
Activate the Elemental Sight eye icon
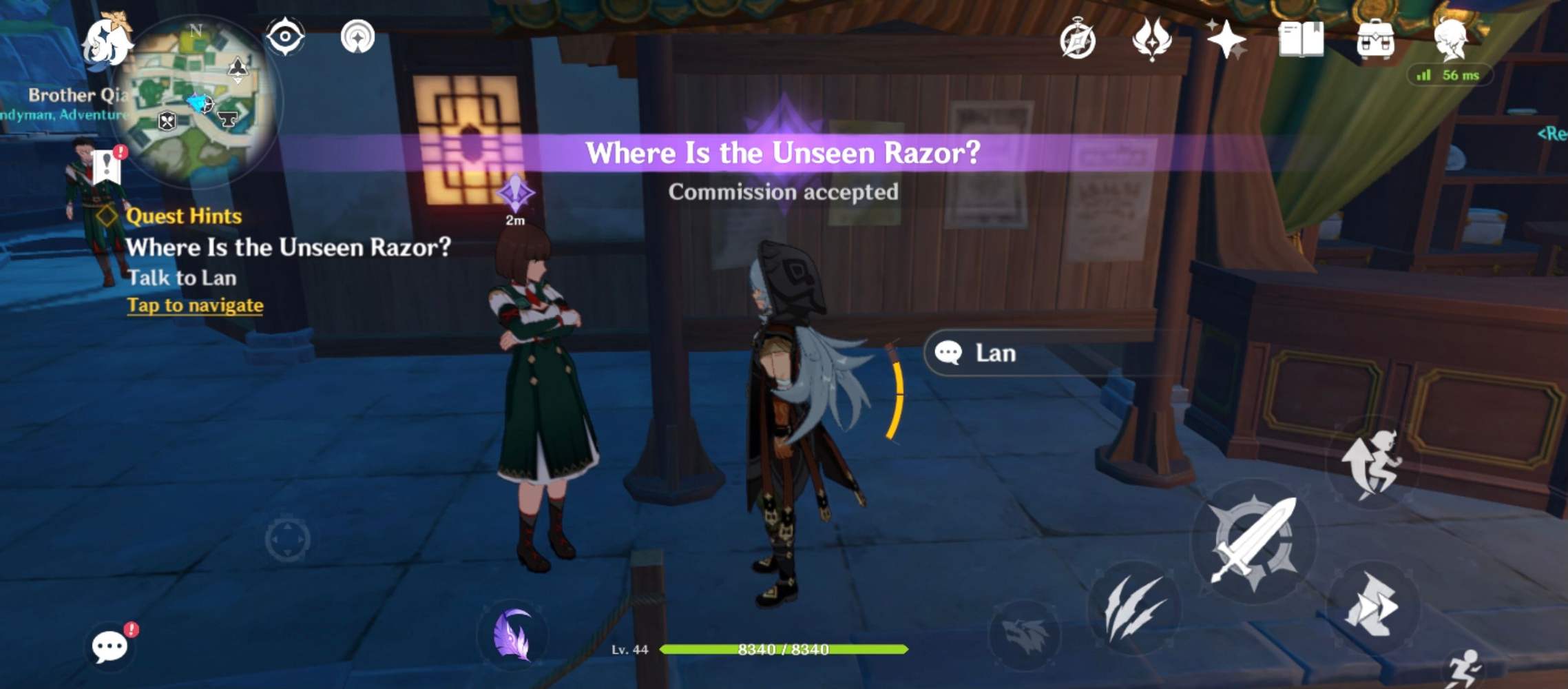[286, 39]
